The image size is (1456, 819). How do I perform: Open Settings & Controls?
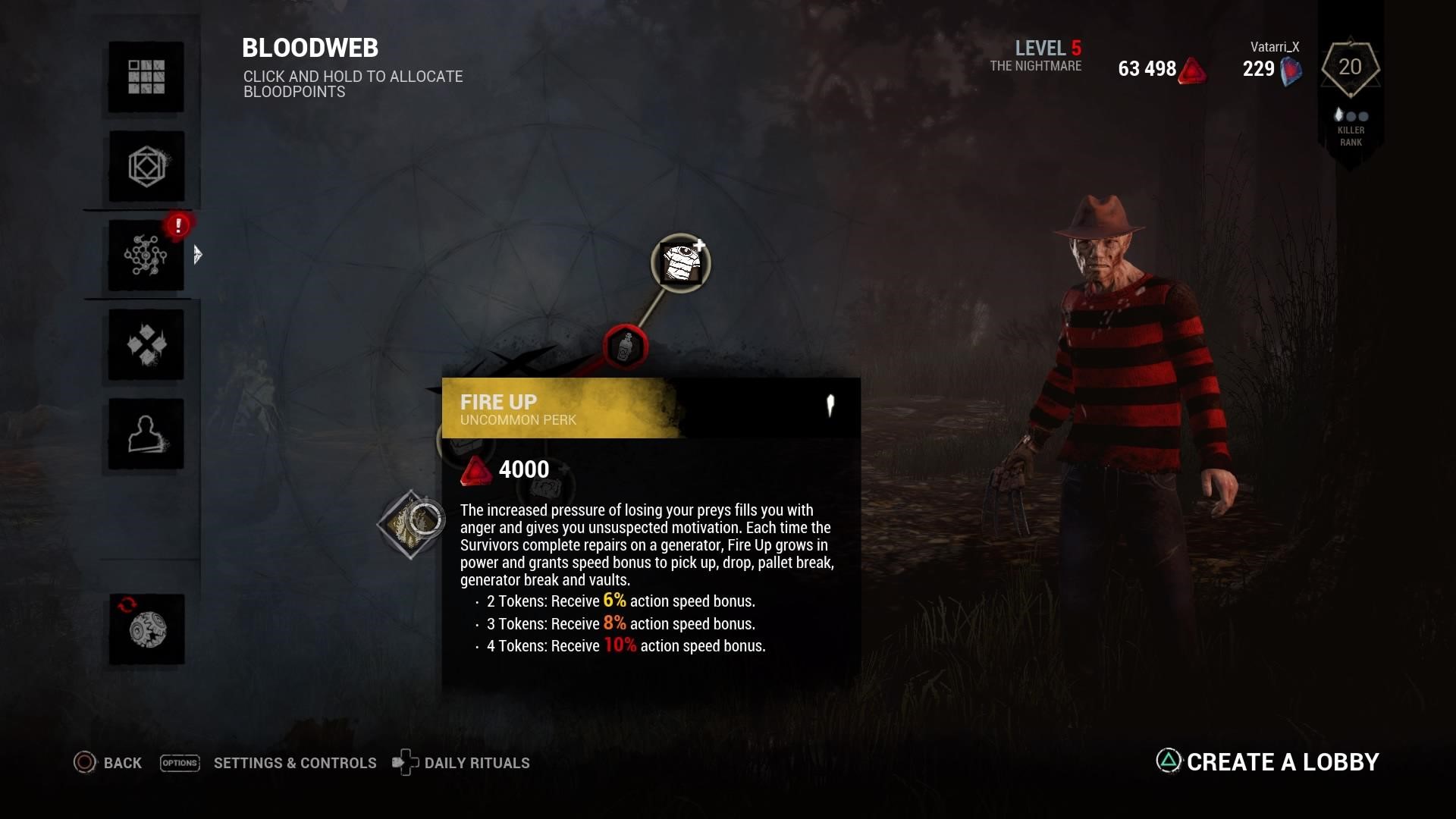(x=268, y=763)
